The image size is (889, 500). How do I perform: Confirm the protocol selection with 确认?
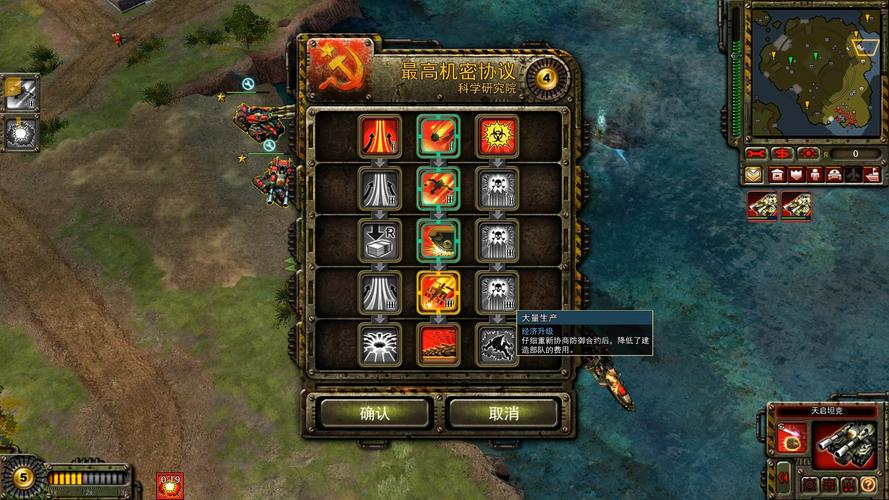(x=374, y=413)
